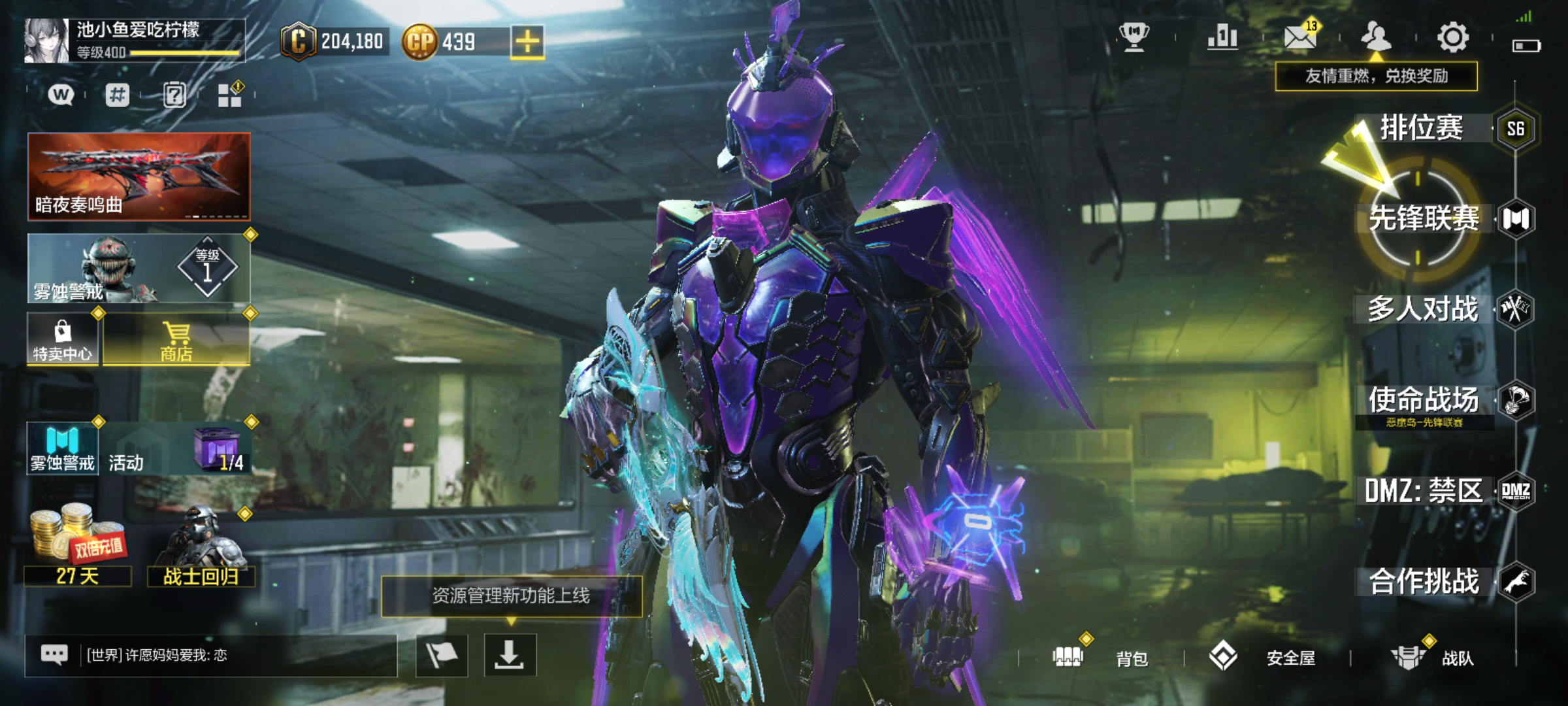Select 先锋联赛 mode
Screen dimensions: 1568x706
pyautogui.click(x=1424, y=218)
